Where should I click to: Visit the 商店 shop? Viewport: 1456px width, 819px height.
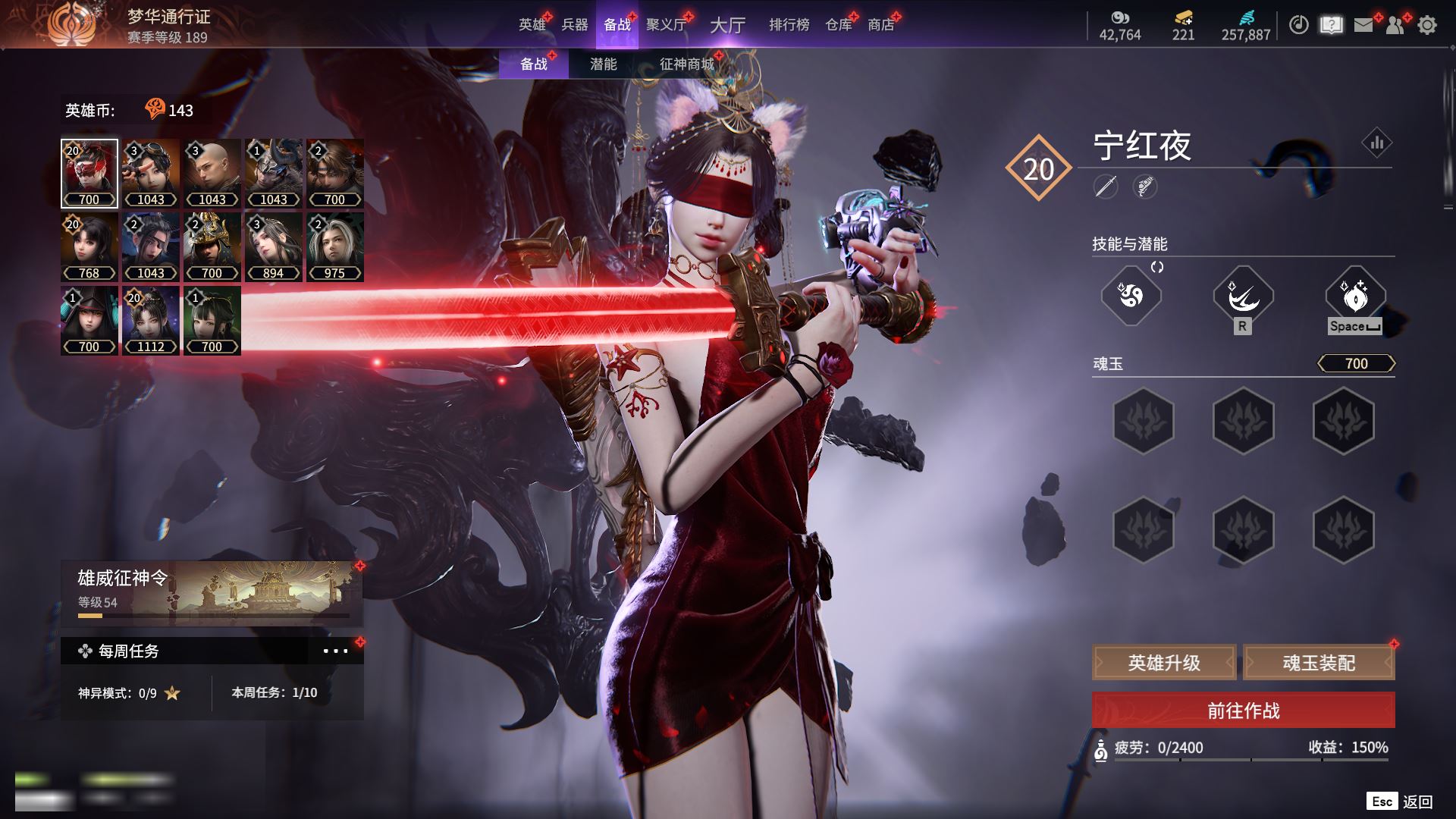tap(880, 24)
